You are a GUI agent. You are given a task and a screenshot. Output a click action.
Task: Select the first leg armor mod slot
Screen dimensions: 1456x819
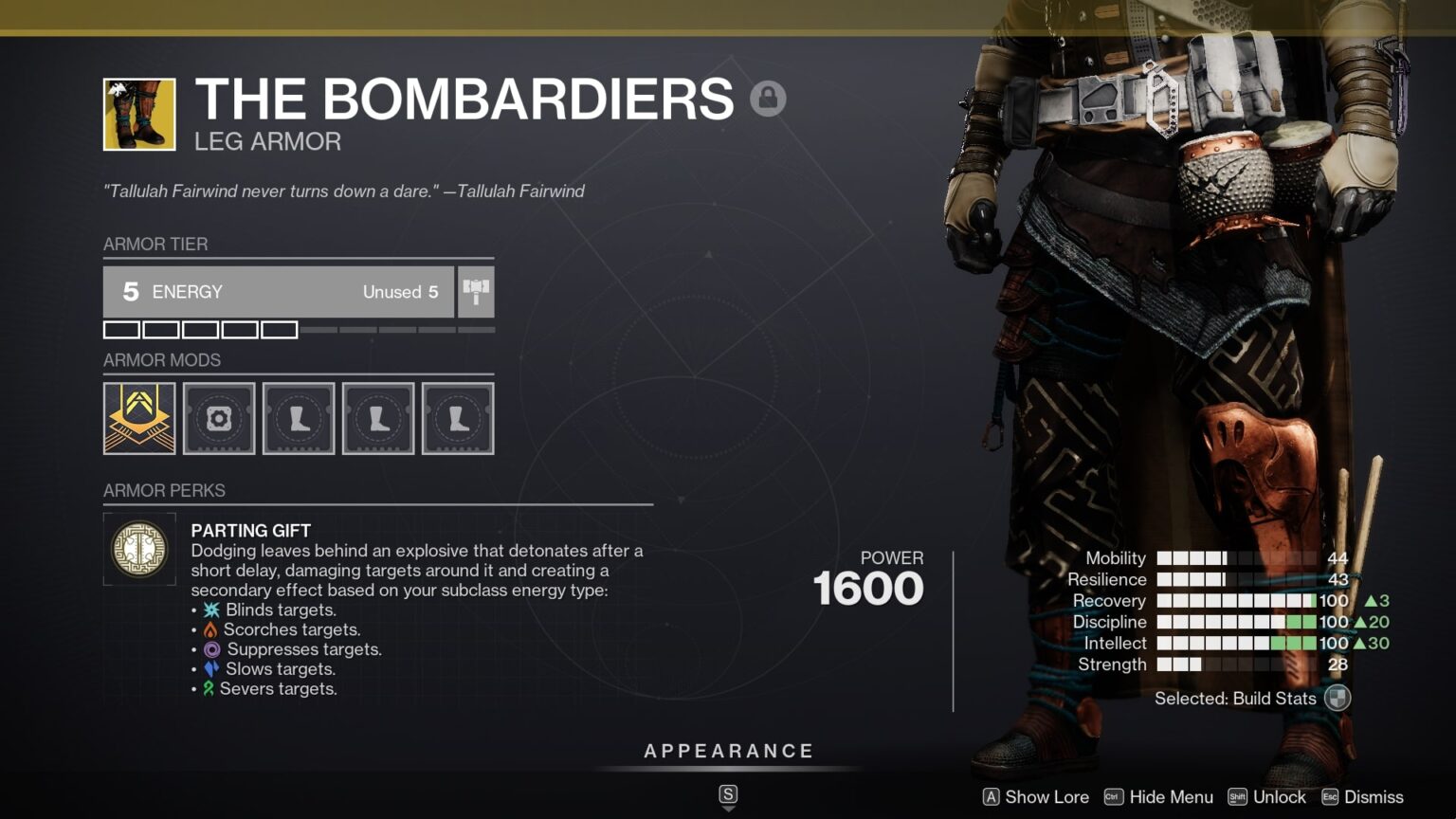click(298, 418)
